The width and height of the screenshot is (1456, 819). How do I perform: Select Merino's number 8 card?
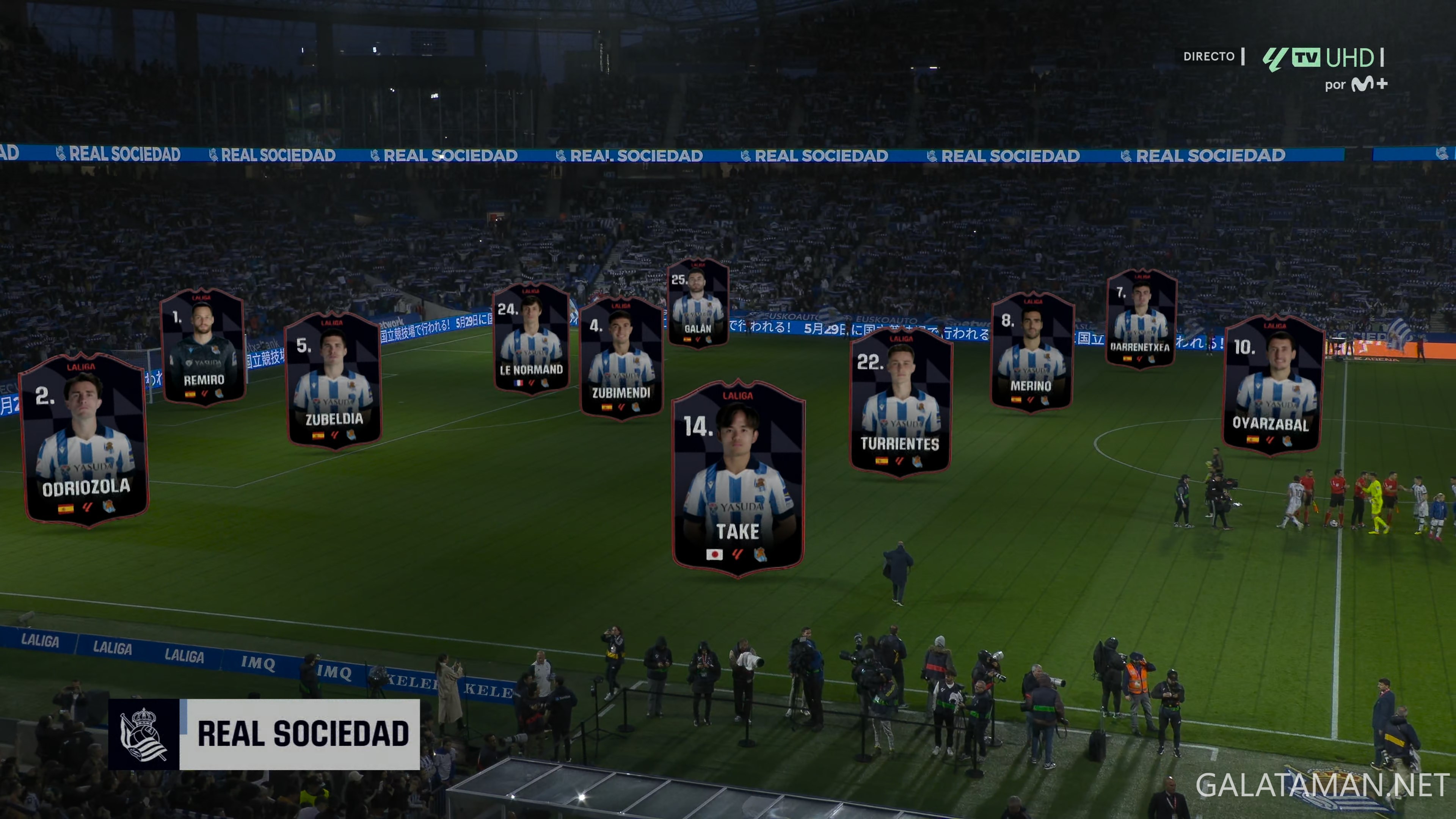[1032, 351]
